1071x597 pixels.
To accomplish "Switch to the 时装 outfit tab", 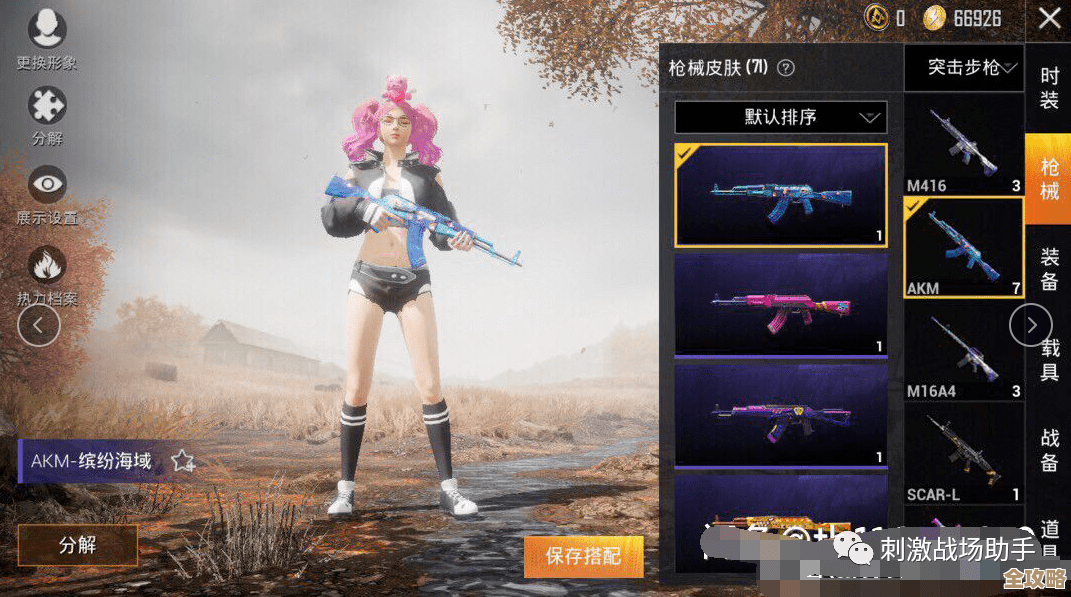I will tap(1049, 88).
